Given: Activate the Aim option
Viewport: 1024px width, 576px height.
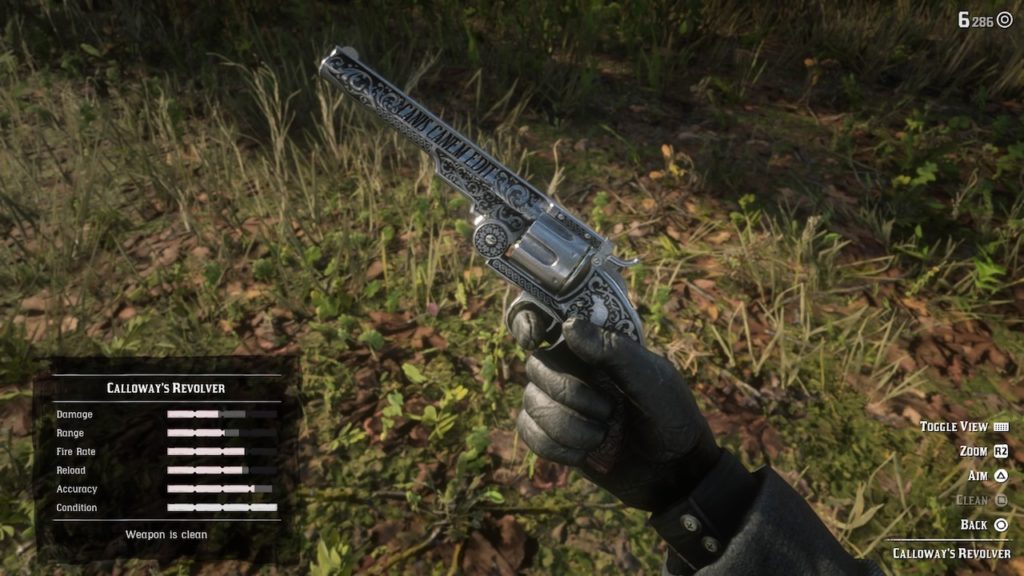Looking at the screenshot, I should (986, 476).
